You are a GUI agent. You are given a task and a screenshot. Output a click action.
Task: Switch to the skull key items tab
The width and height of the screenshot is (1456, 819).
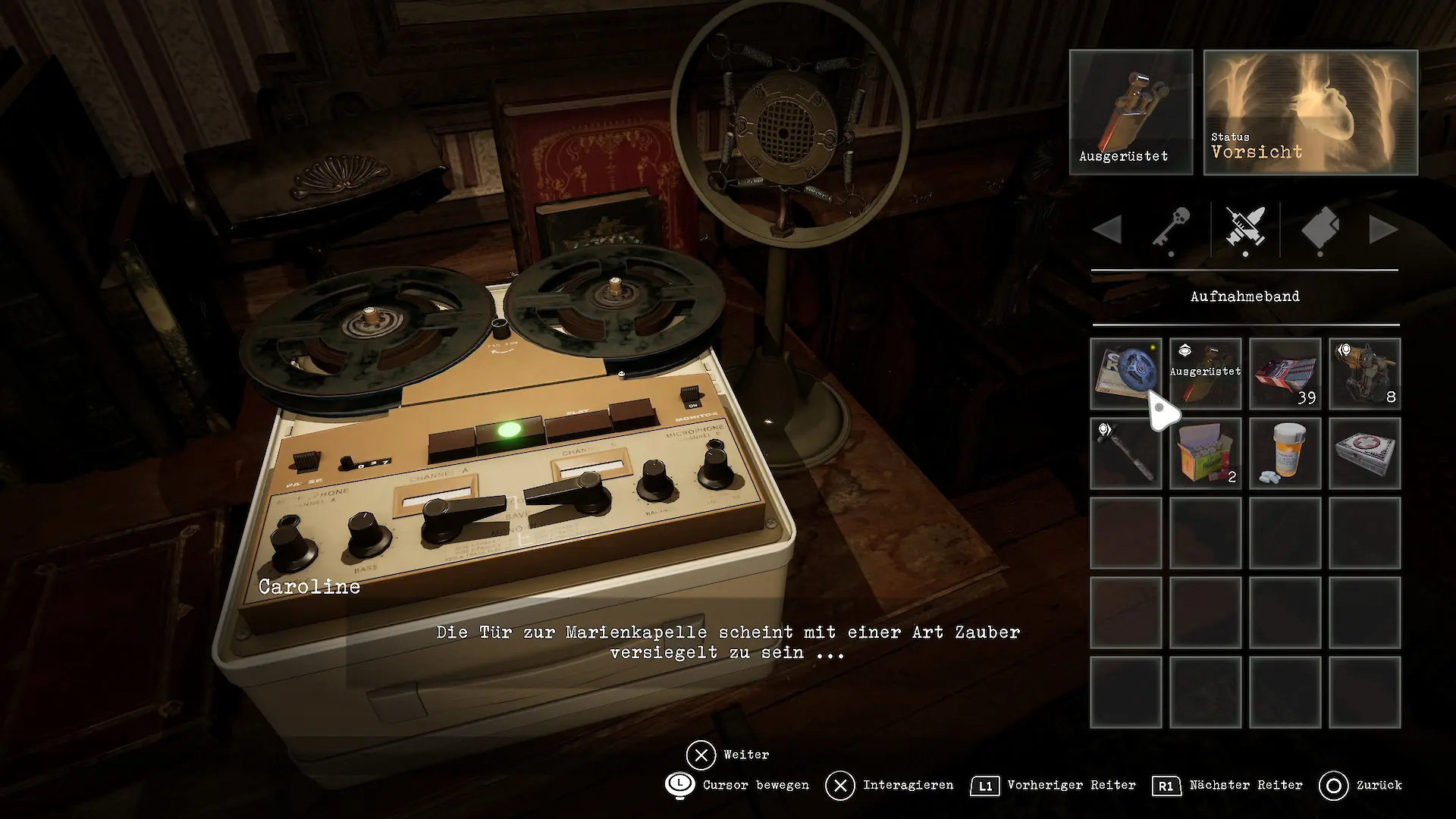(1171, 228)
